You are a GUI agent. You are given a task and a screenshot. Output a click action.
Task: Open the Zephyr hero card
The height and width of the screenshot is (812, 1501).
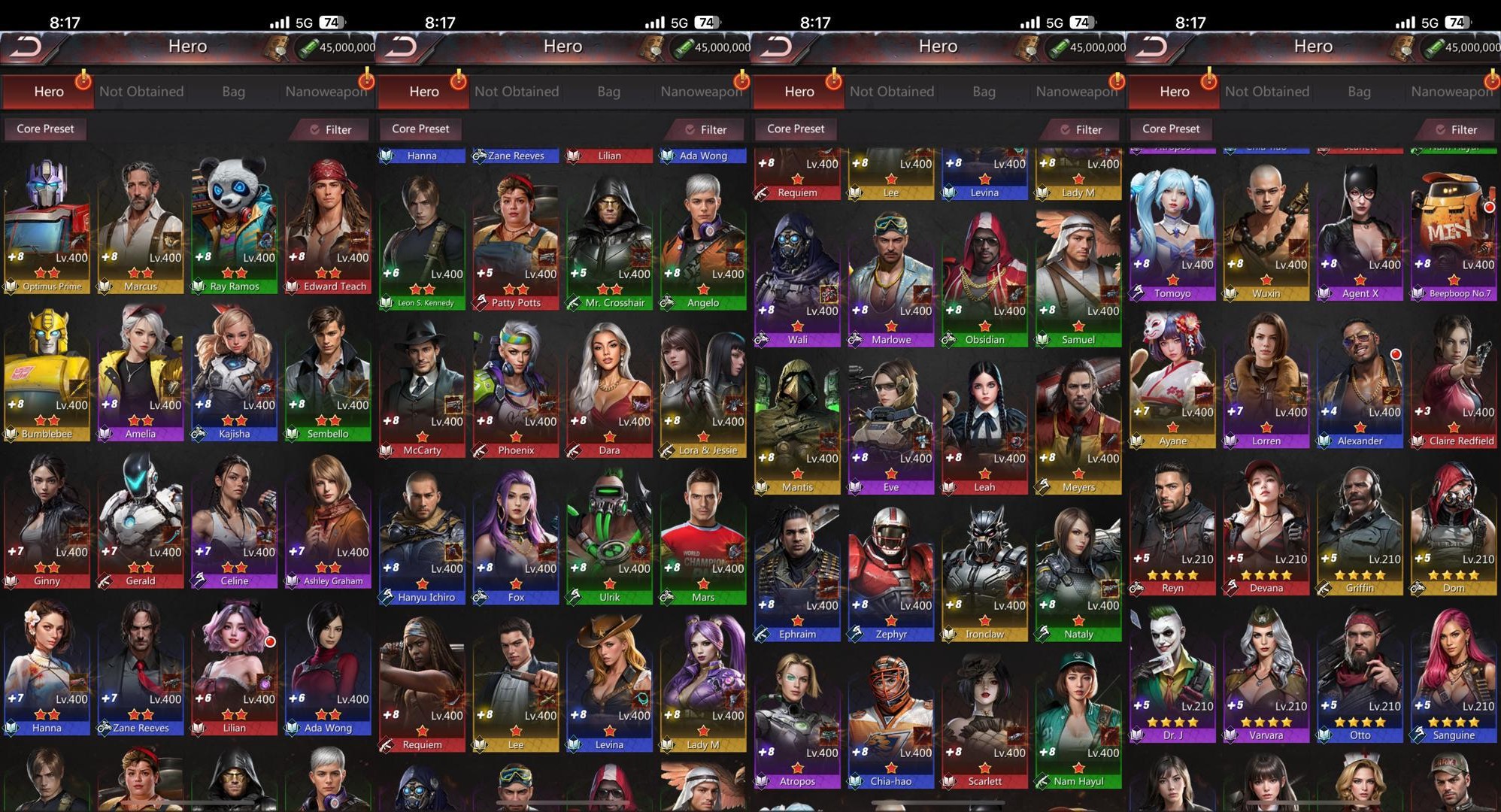(891, 574)
